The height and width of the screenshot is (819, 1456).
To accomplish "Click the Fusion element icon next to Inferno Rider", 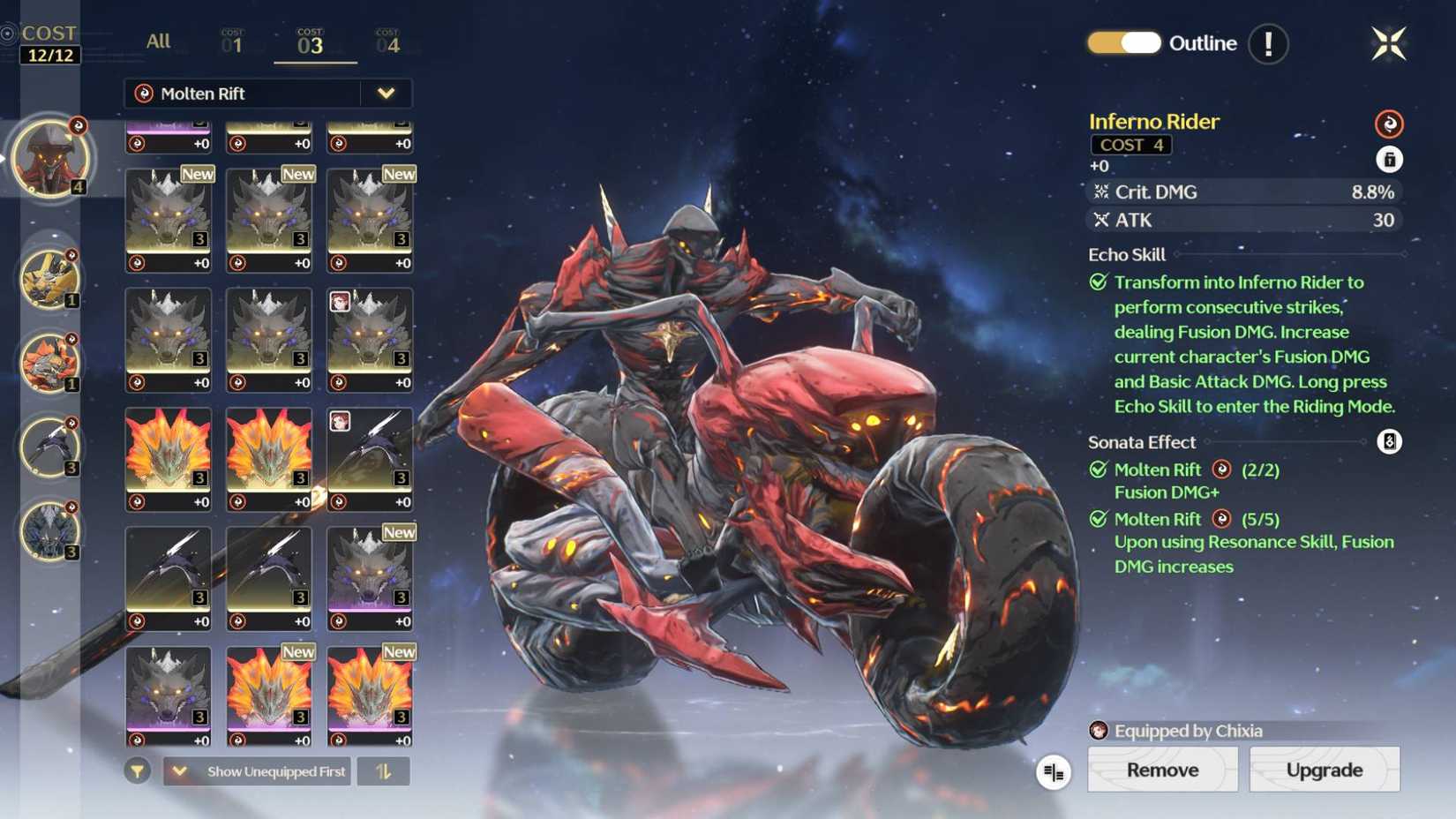I will [x=1388, y=124].
